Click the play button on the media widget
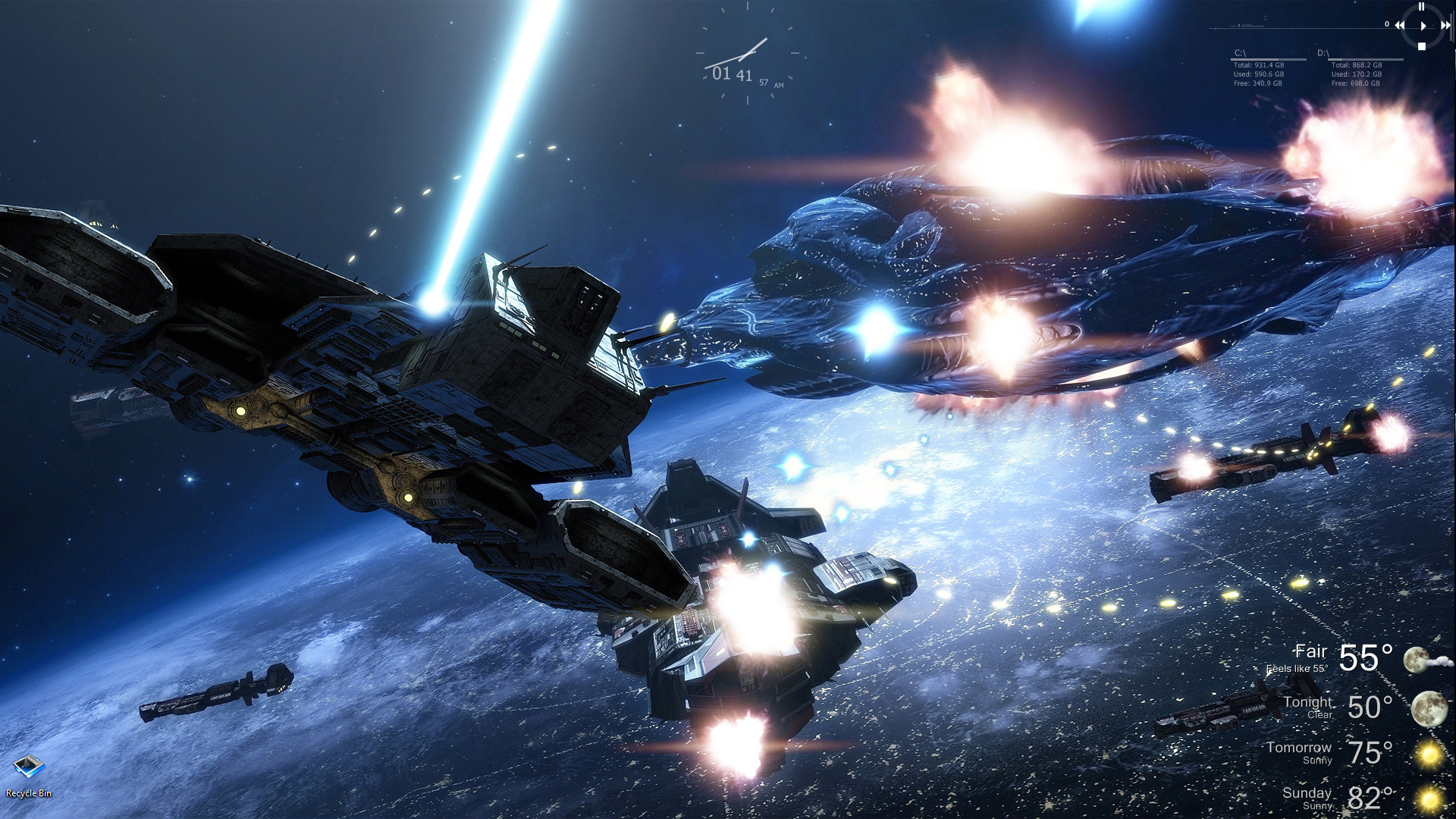 [x=1423, y=26]
